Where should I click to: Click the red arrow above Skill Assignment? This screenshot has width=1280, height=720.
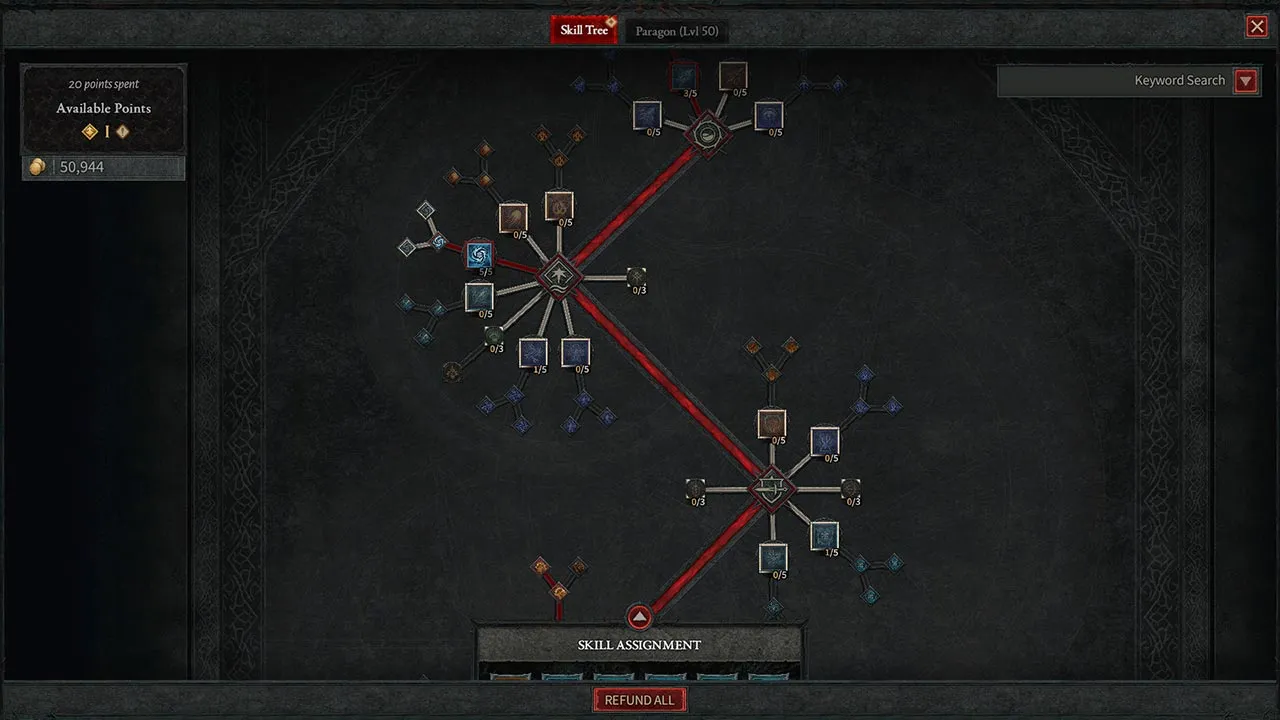(x=639, y=617)
